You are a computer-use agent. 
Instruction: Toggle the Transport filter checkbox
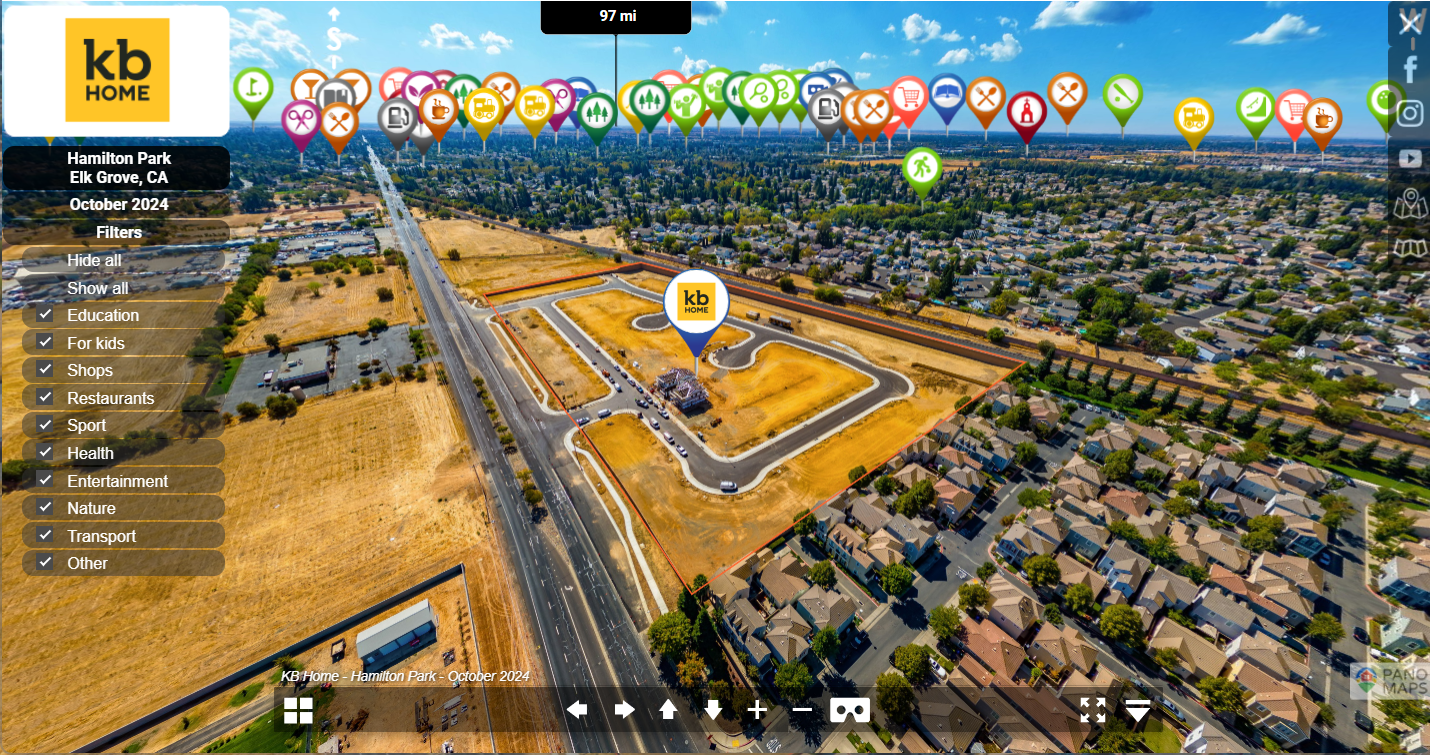(x=45, y=536)
